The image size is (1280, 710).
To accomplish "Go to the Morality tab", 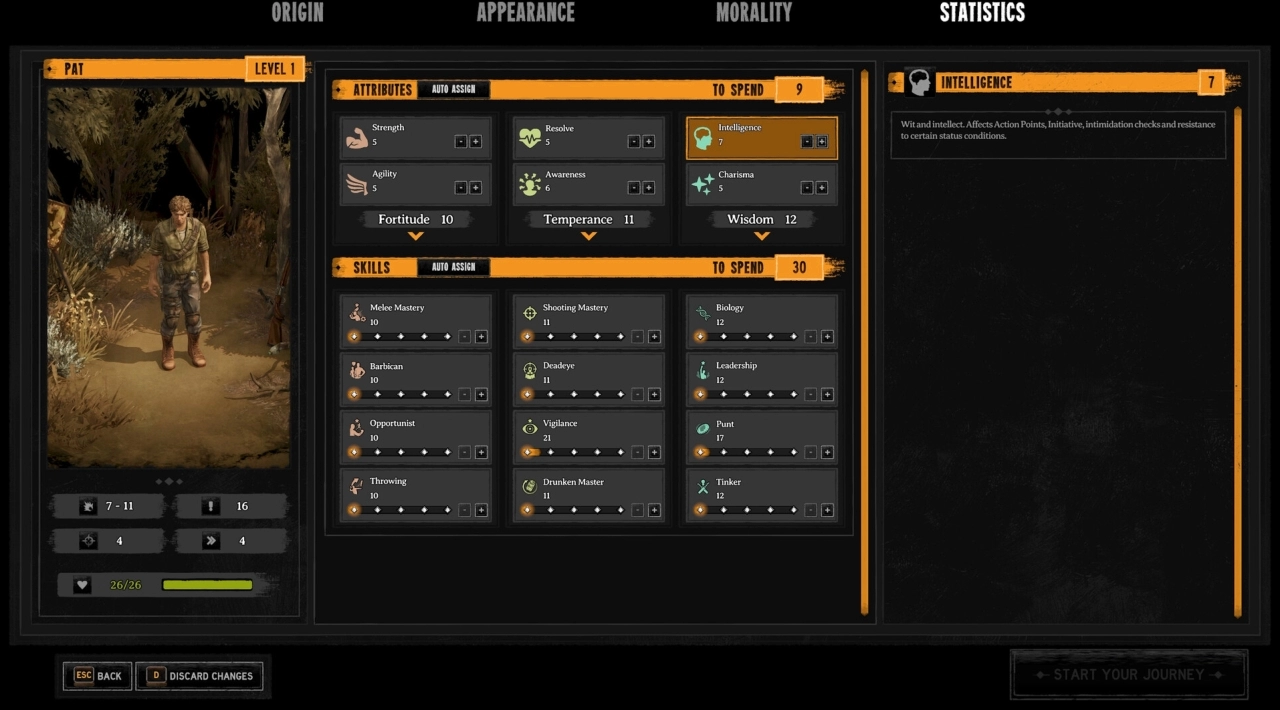I will (753, 13).
